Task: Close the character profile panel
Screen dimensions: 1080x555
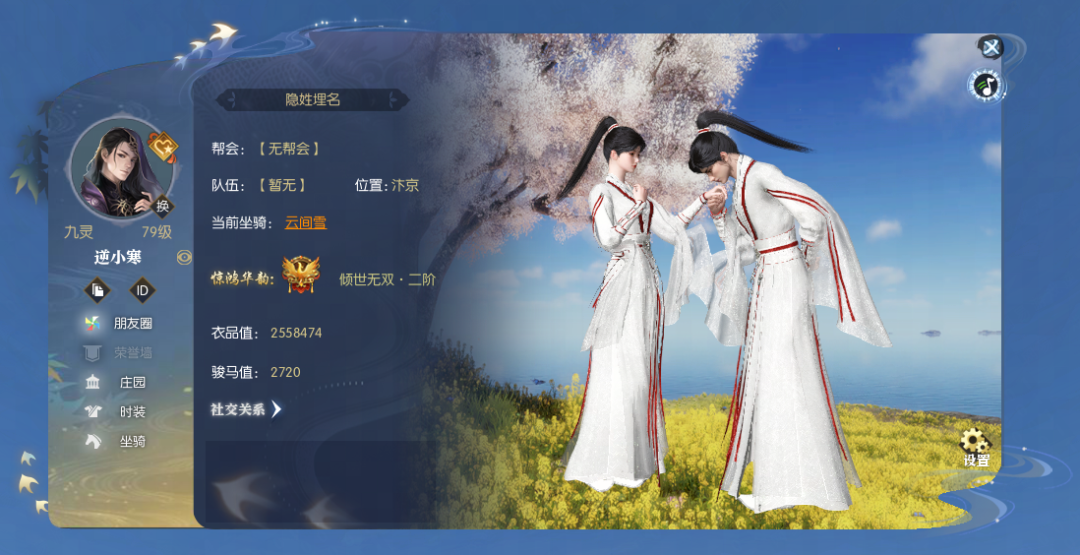Action: click(x=990, y=47)
